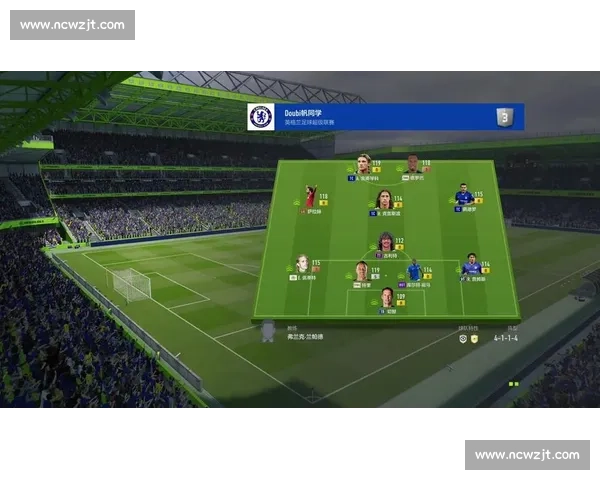The width and height of the screenshot is (600, 480).
Task: Pick the blond striker rated 119
Action: (x=365, y=165)
